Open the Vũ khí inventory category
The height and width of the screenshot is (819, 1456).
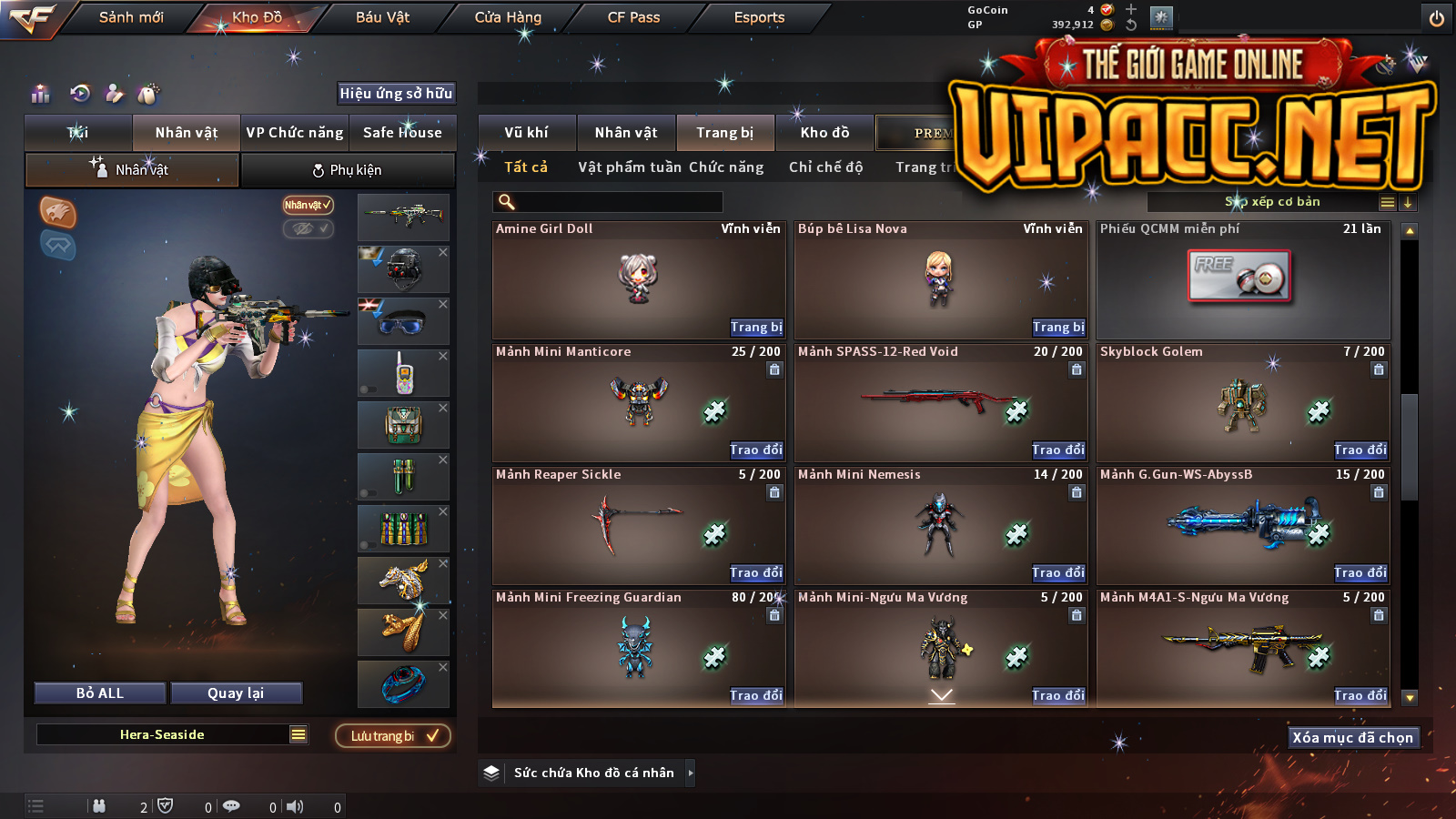pos(526,133)
